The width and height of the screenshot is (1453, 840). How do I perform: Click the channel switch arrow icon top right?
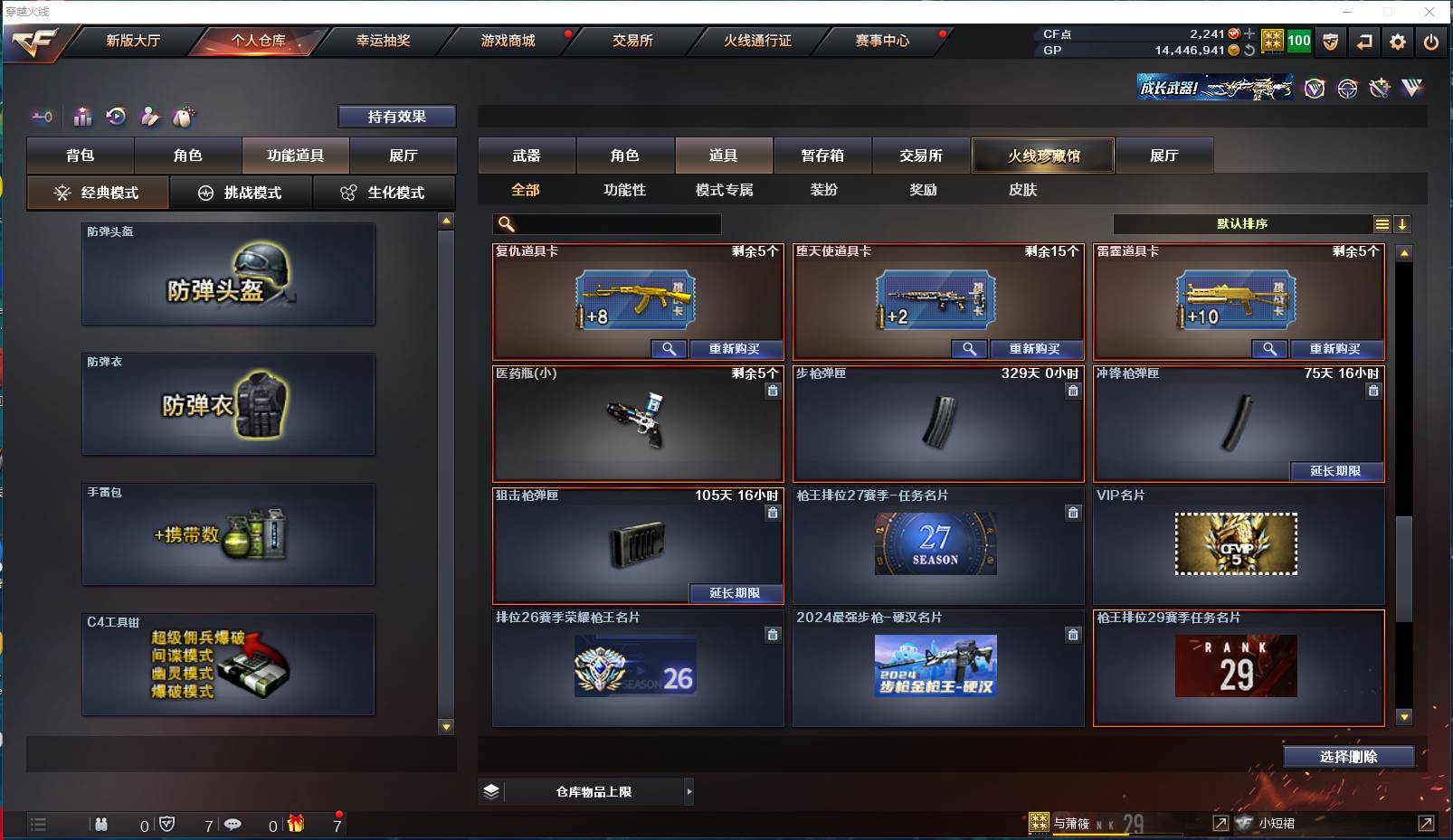pyautogui.click(x=1365, y=42)
